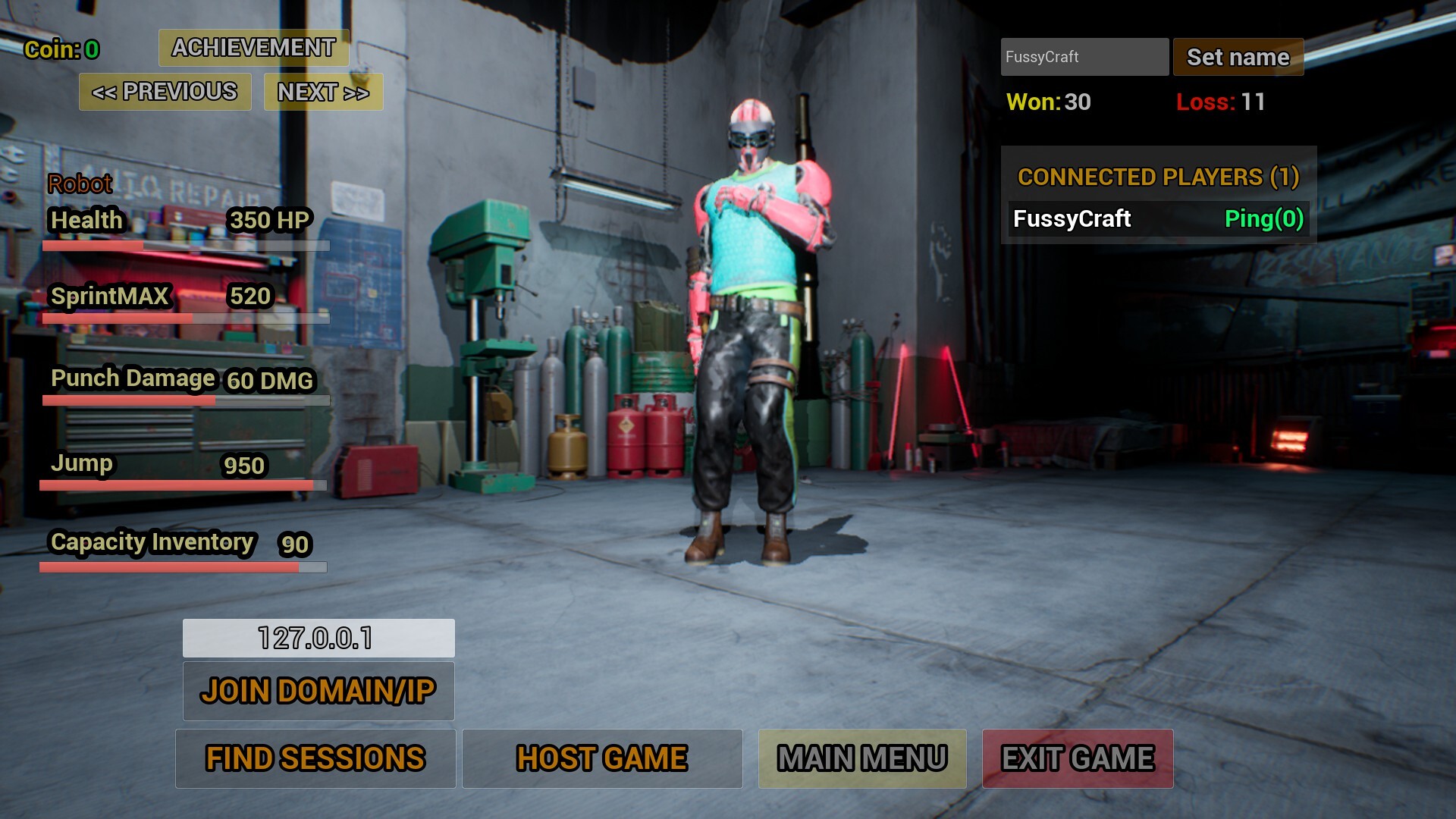Open the Achievement screen

tap(253, 48)
